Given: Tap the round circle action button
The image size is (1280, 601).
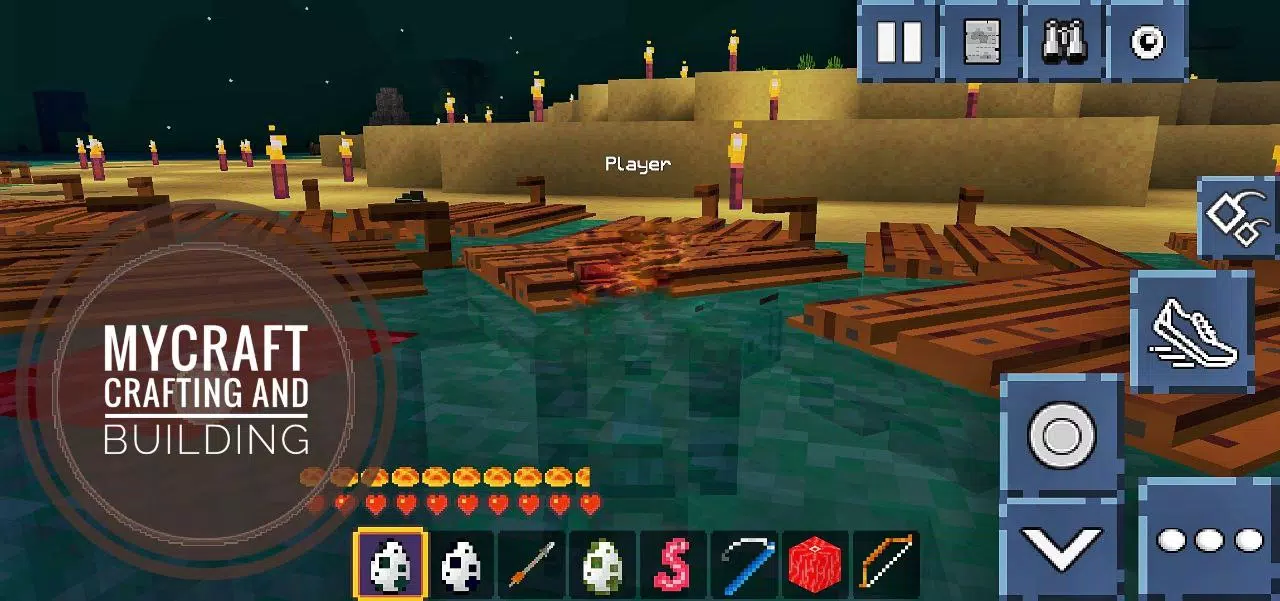Looking at the screenshot, I should pyautogui.click(x=1062, y=436).
